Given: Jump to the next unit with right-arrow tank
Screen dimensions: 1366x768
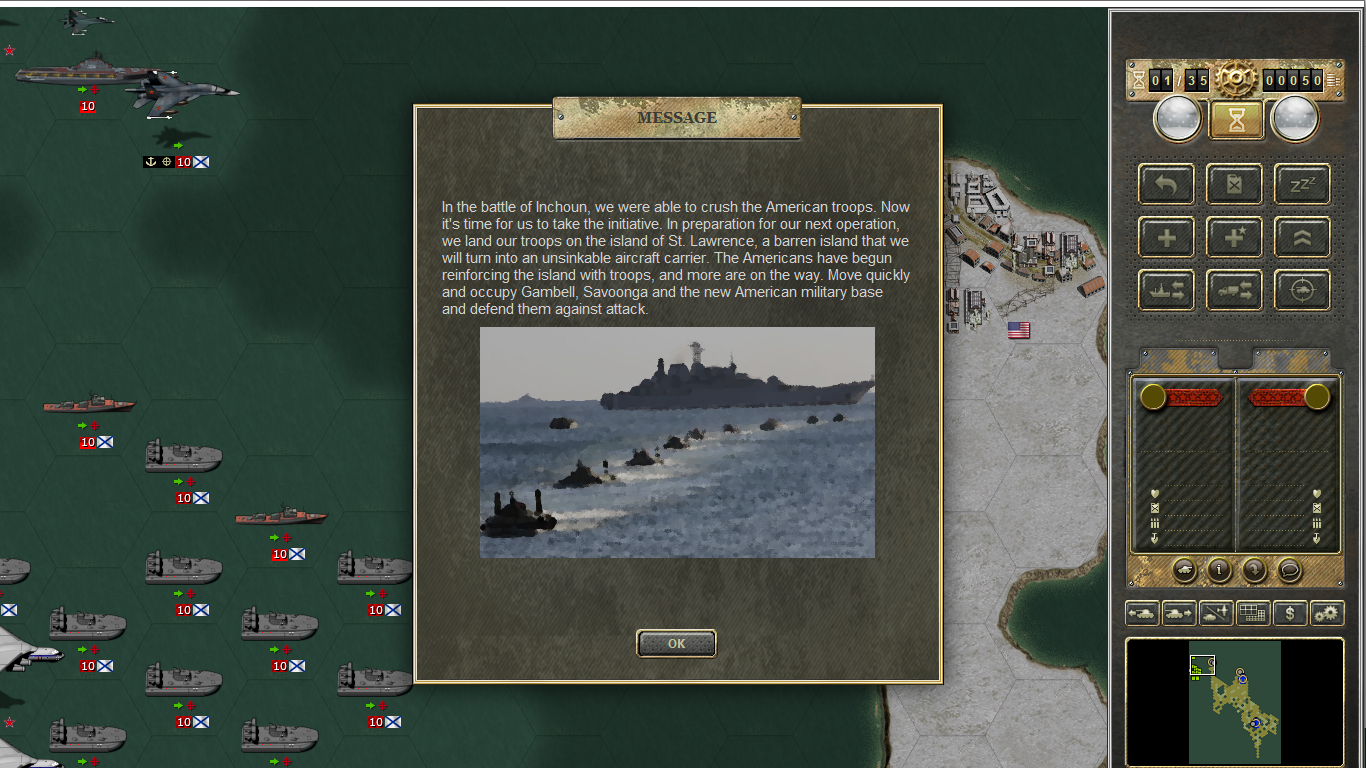Looking at the screenshot, I should [x=1179, y=613].
